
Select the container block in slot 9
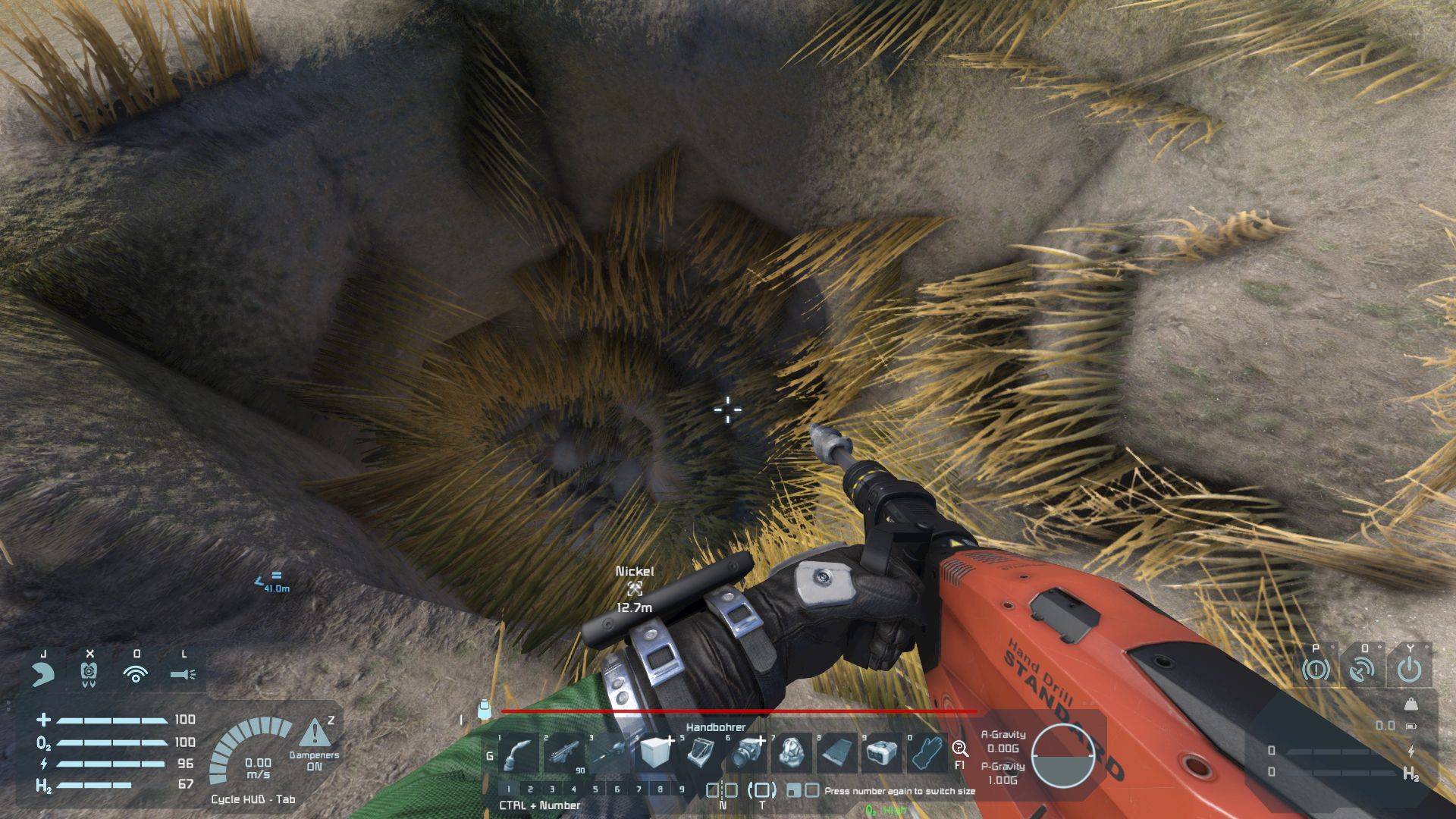pyautogui.click(x=880, y=754)
